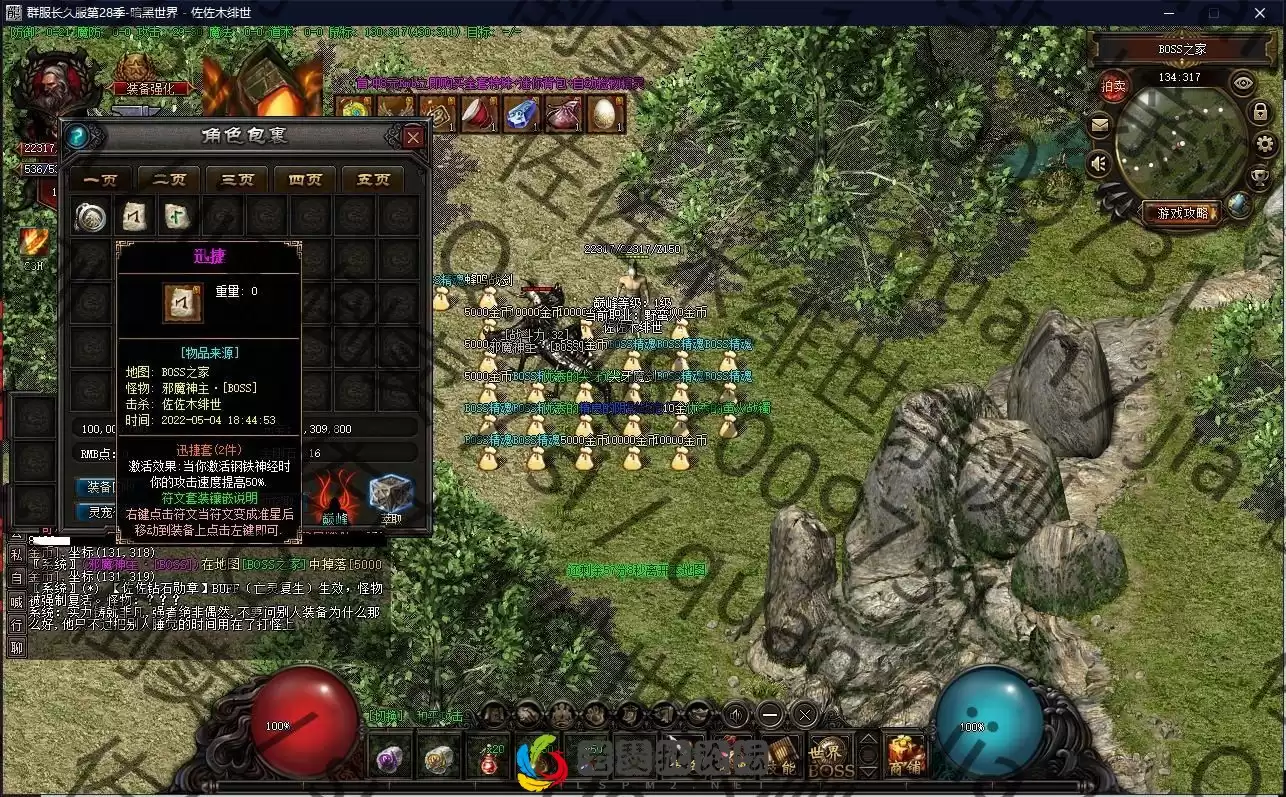
Task: Select the green rune stone in bag
Action: (x=179, y=216)
